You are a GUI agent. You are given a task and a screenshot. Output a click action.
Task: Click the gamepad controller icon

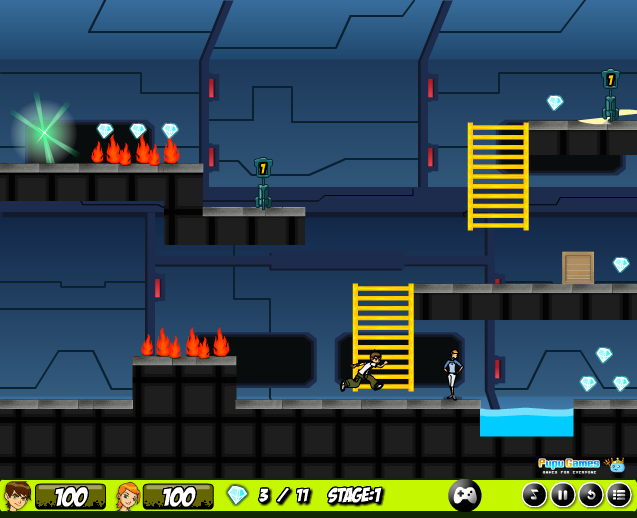464,495
